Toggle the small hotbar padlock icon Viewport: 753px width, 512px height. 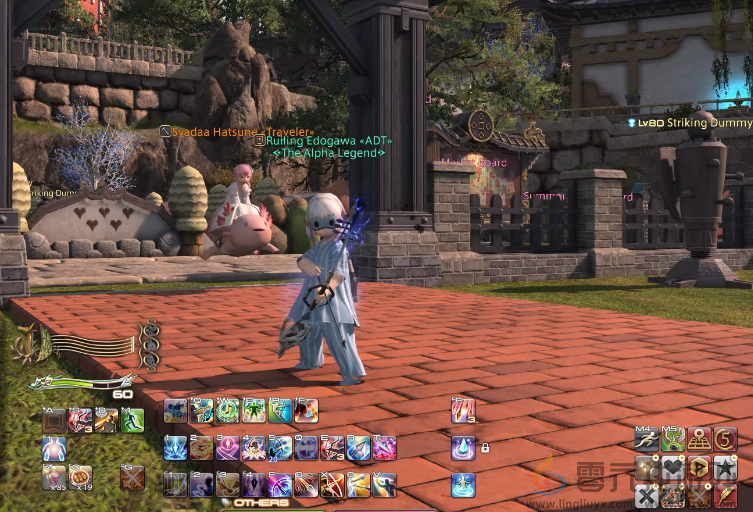485,448
